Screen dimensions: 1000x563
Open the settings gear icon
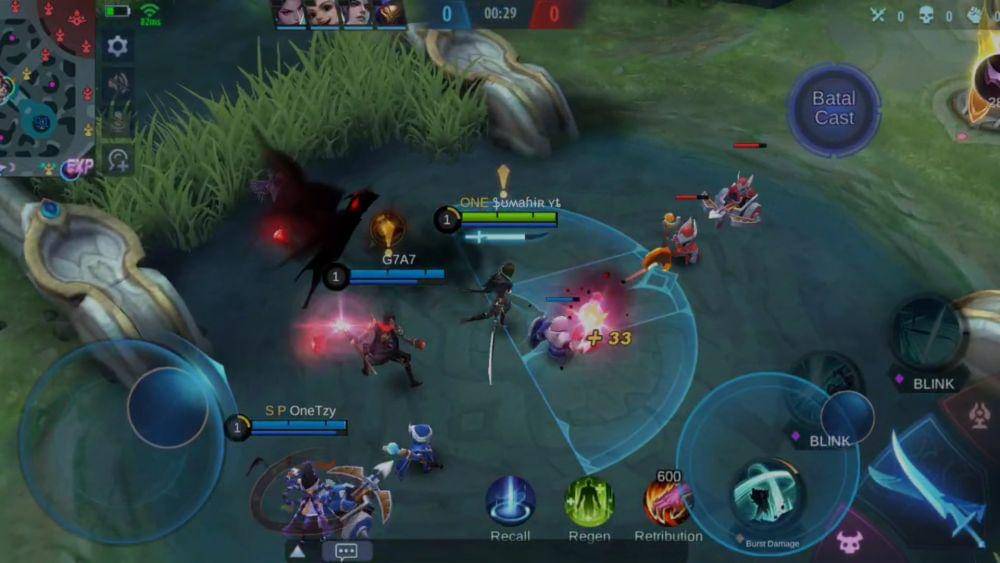[x=117, y=46]
